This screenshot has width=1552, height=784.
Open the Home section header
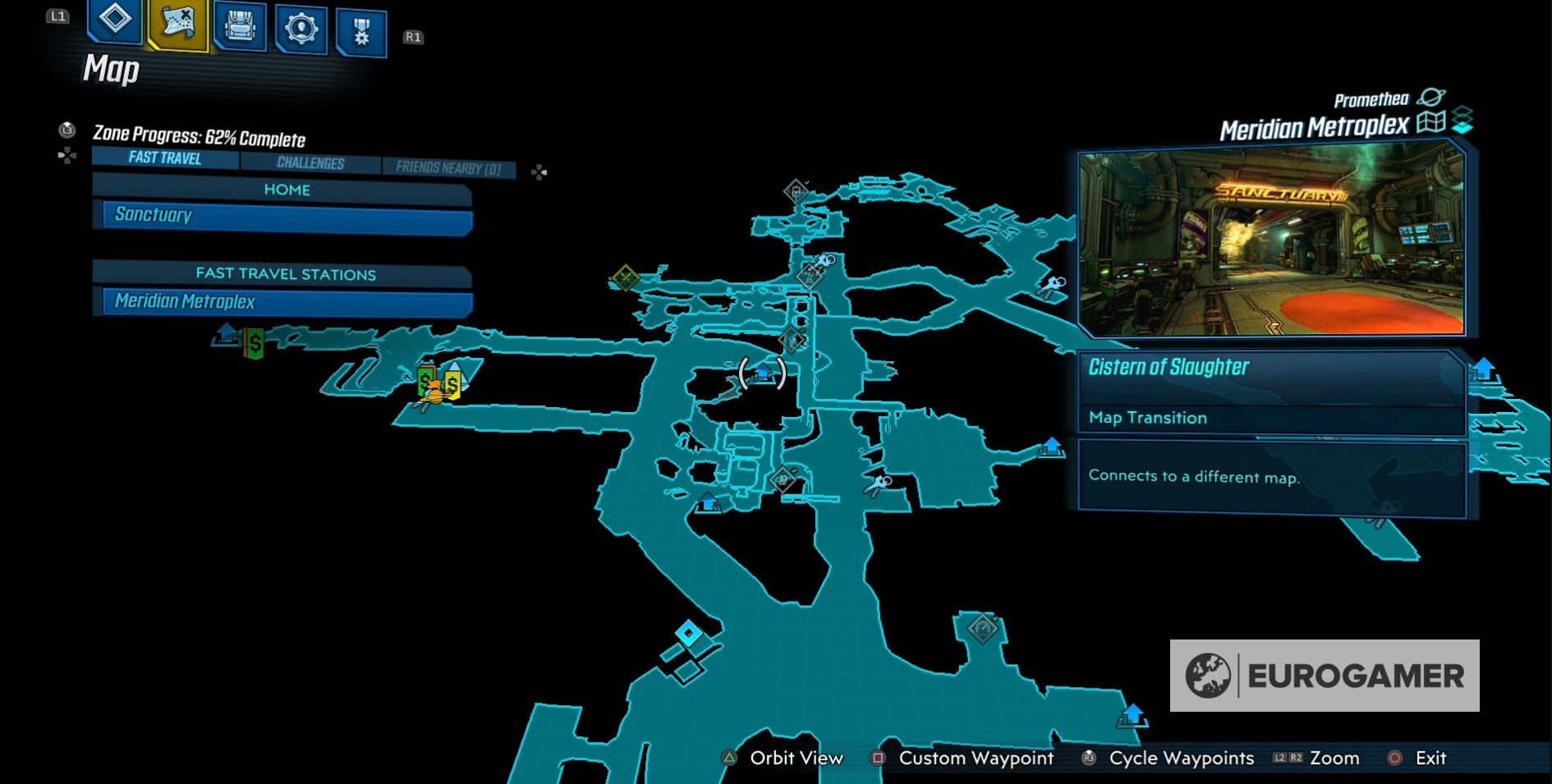(x=287, y=190)
